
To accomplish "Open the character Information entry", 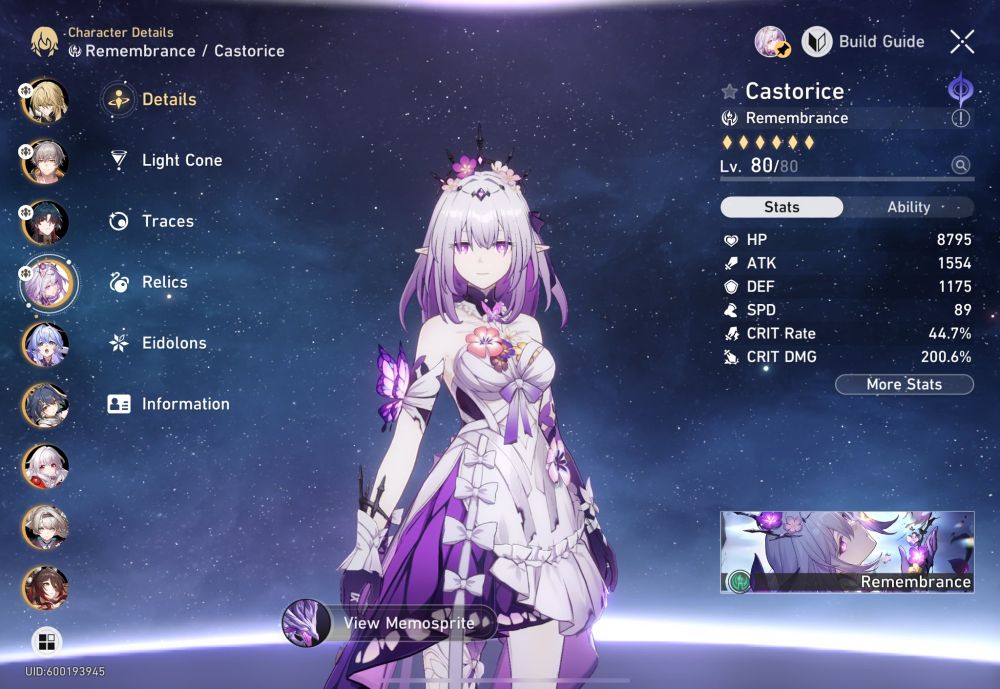I will [185, 404].
